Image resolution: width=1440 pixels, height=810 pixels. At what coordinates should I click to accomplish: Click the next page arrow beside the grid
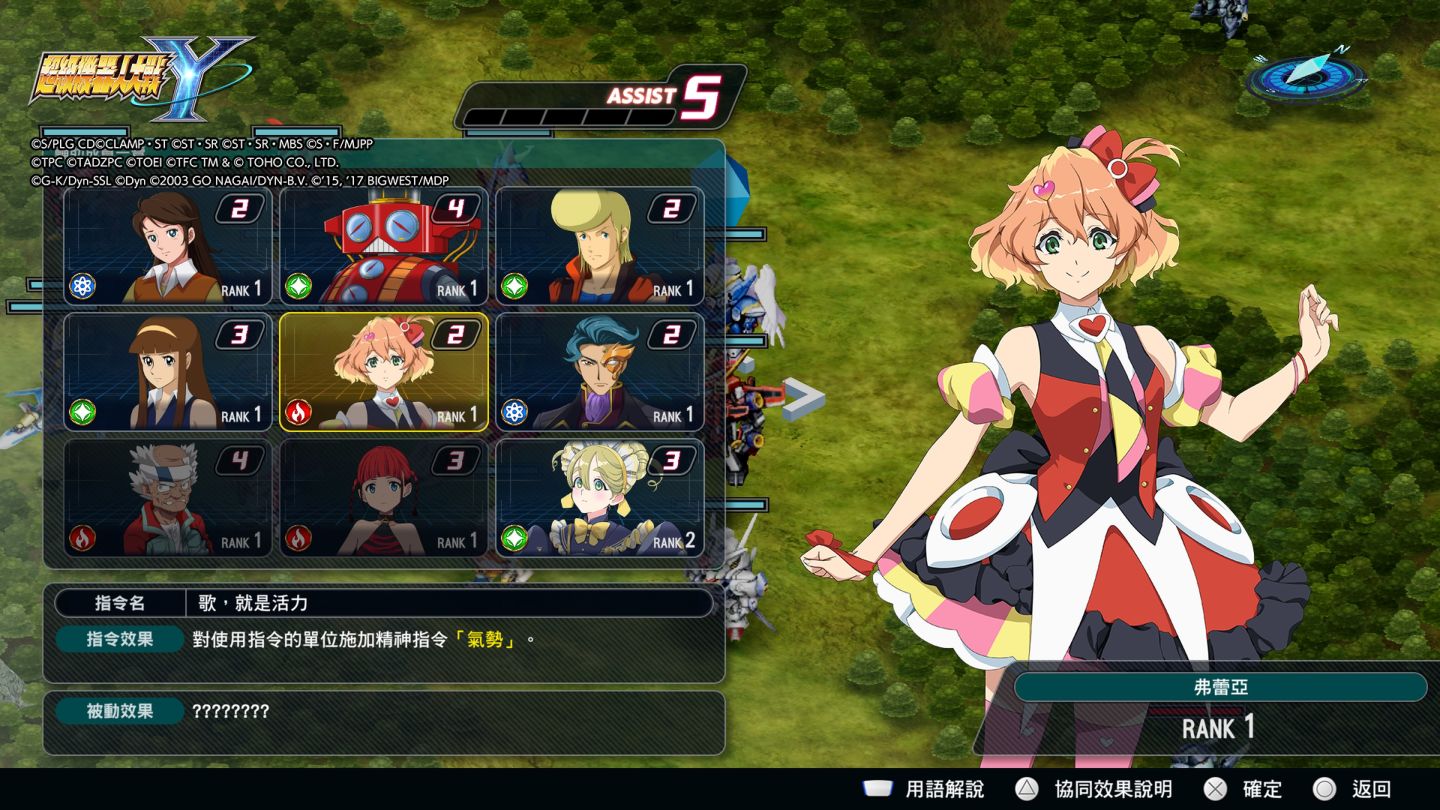803,399
